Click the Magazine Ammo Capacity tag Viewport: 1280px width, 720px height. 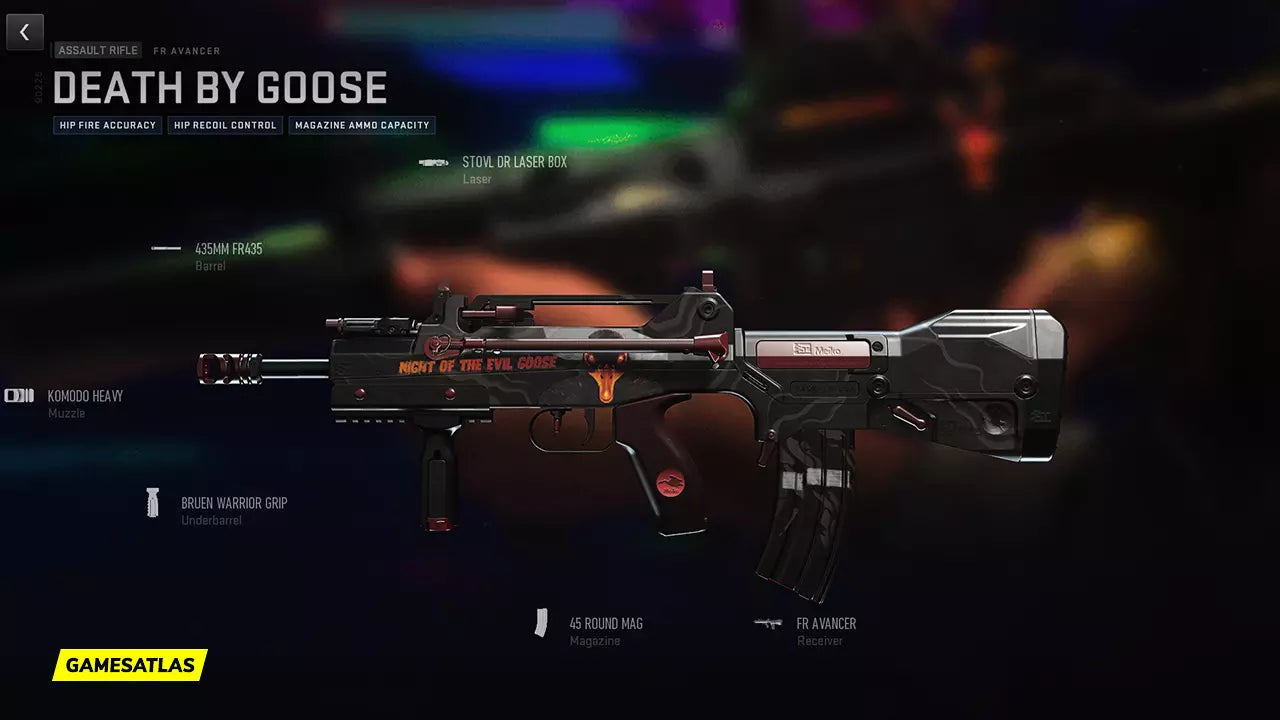(362, 125)
